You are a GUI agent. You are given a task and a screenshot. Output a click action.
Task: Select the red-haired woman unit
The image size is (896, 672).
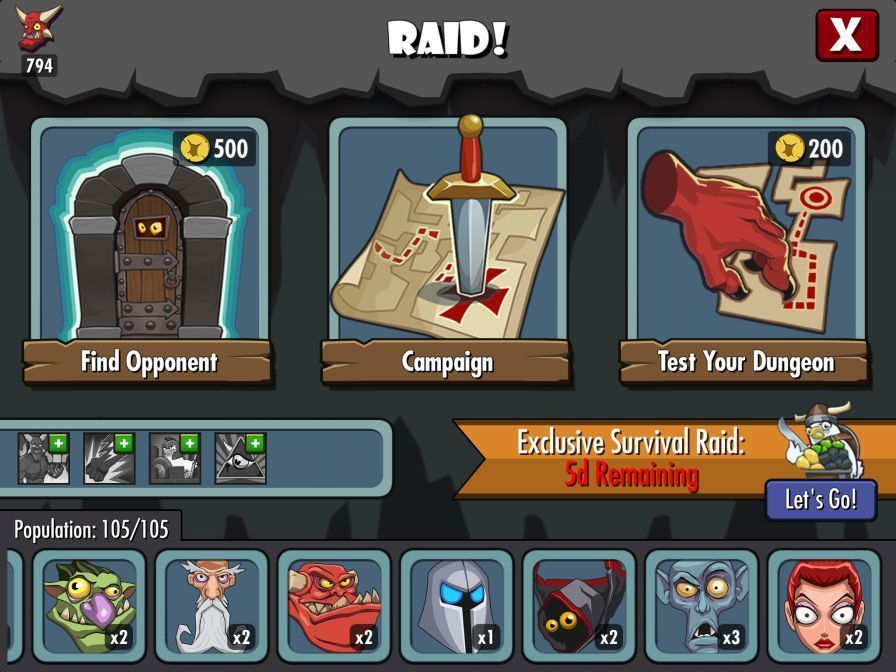click(x=824, y=607)
